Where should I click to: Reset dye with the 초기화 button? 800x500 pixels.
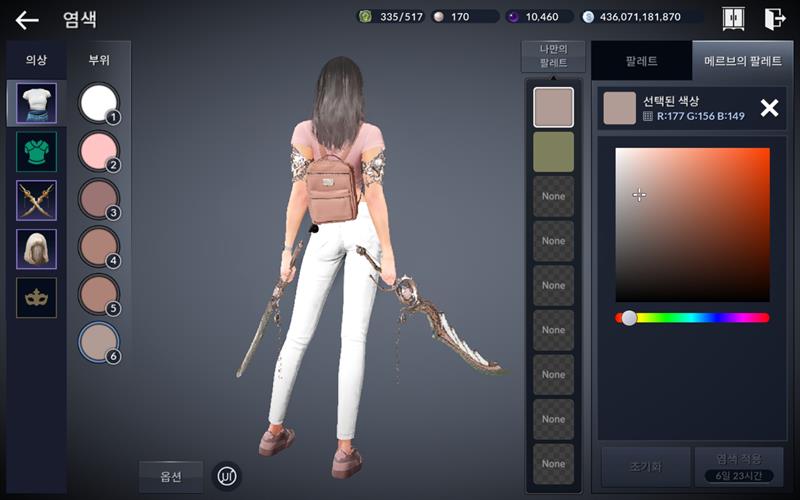pos(645,466)
